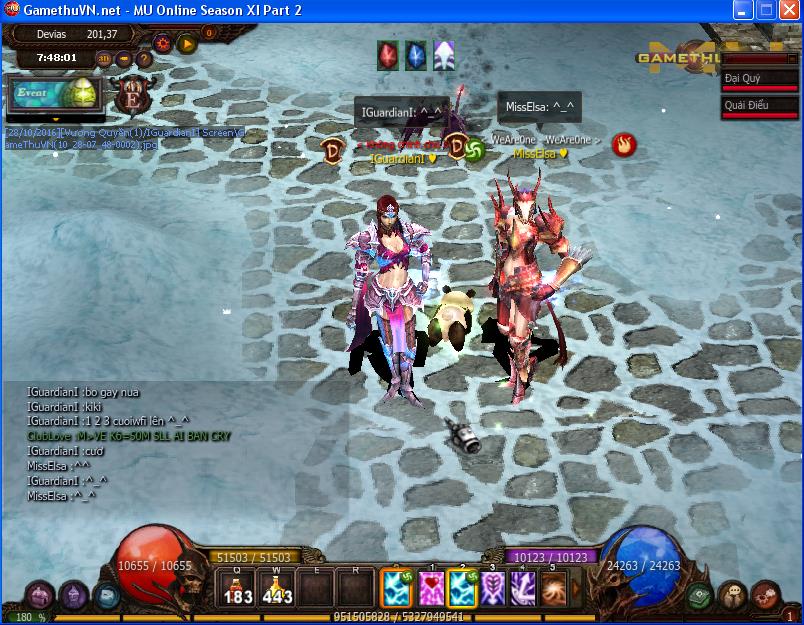Open the Event egg banner

point(52,94)
